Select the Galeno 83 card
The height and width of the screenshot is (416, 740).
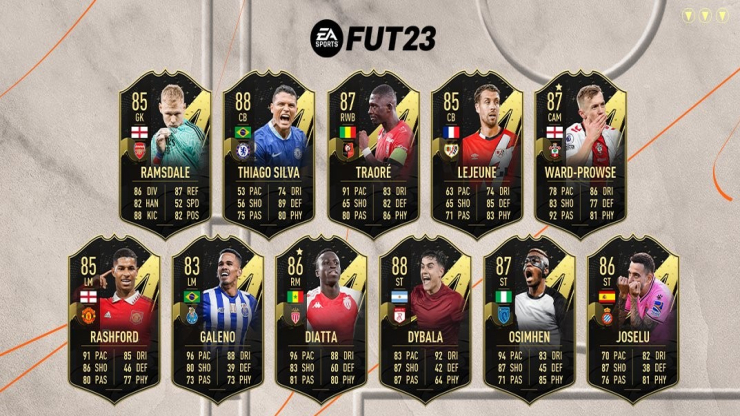click(x=217, y=315)
